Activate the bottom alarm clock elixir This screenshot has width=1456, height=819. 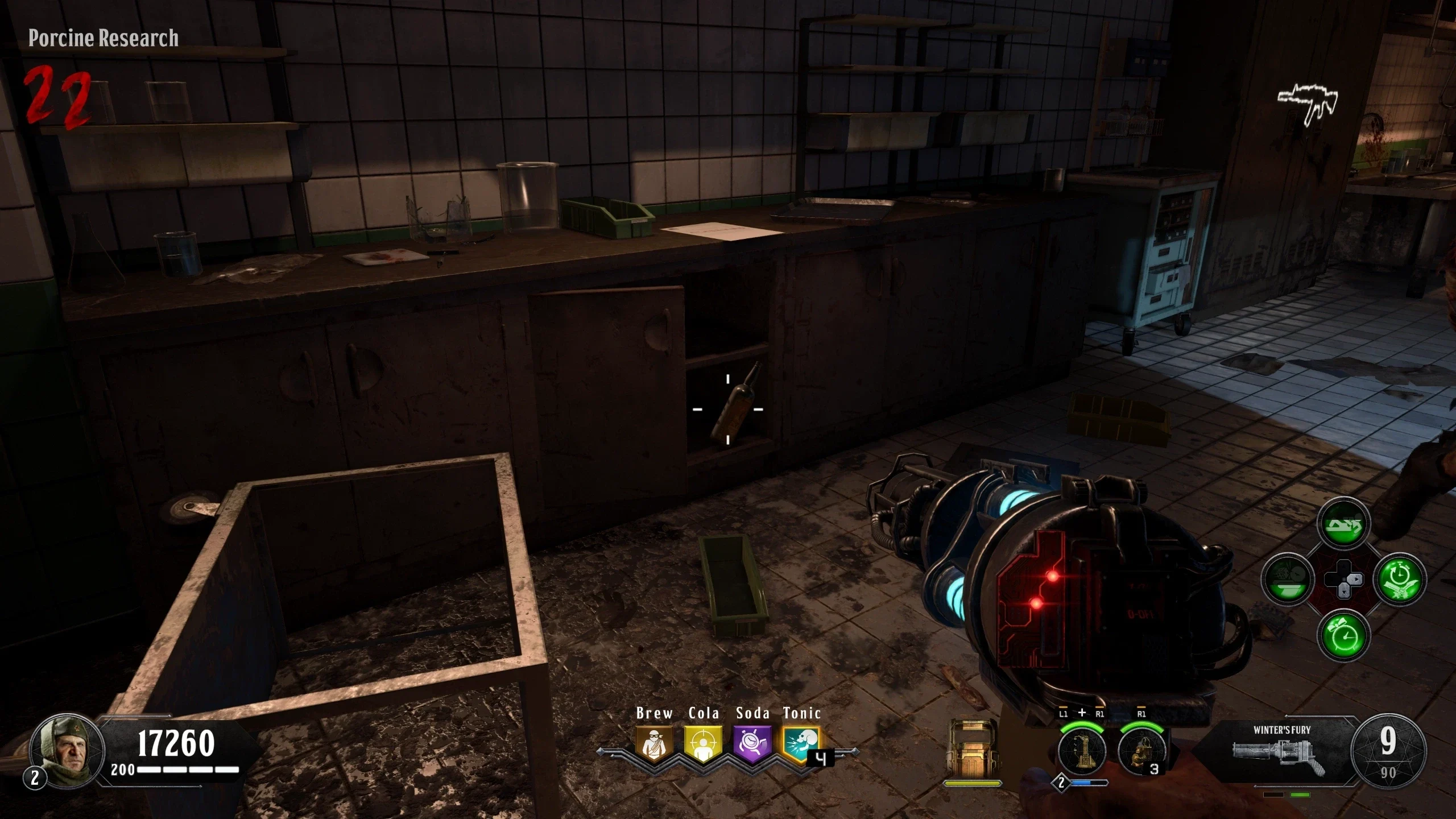tap(1343, 636)
